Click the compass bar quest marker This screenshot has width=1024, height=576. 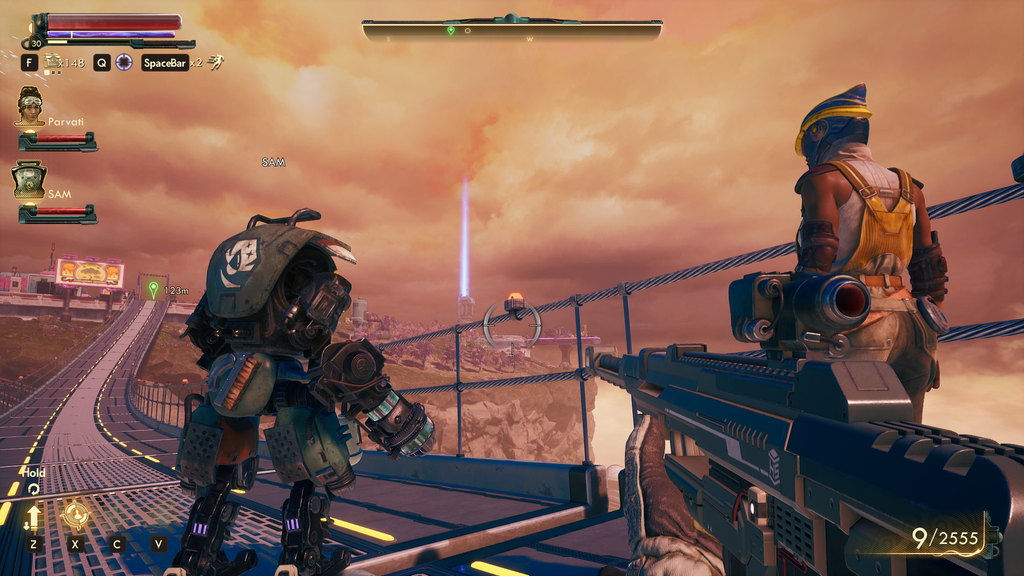[x=451, y=31]
